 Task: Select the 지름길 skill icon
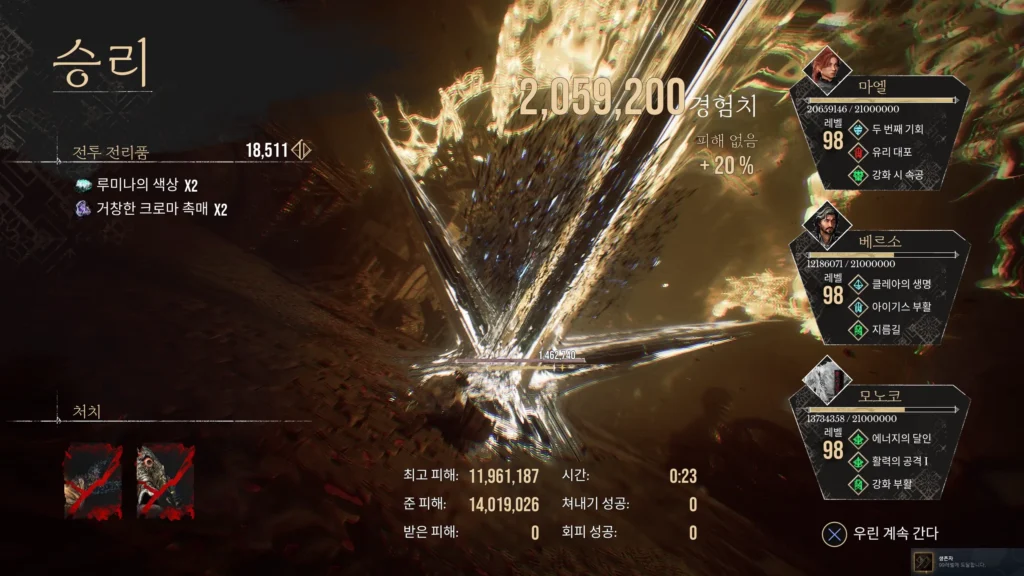pos(858,330)
